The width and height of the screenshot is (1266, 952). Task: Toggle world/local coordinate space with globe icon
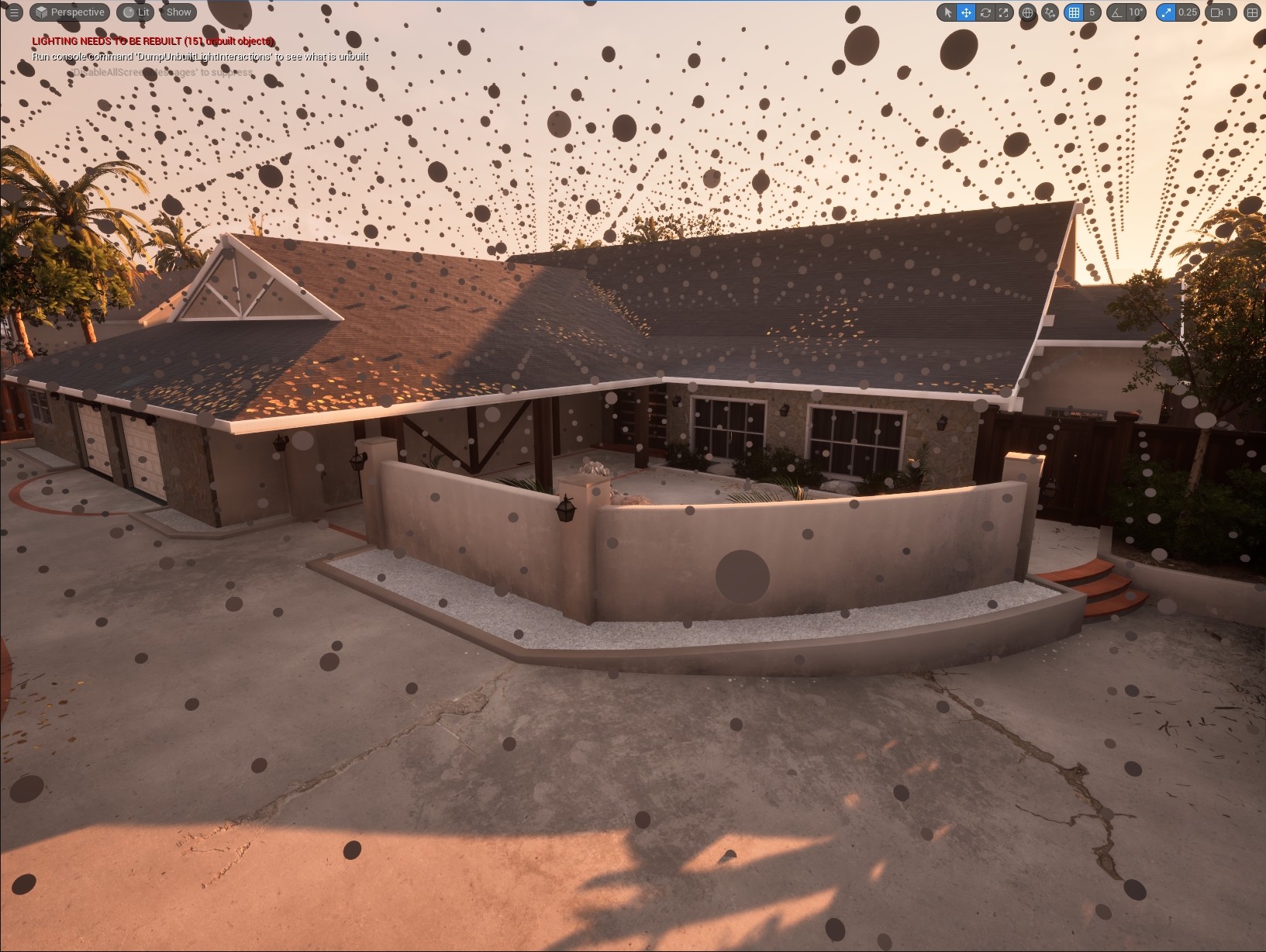pos(1027,12)
